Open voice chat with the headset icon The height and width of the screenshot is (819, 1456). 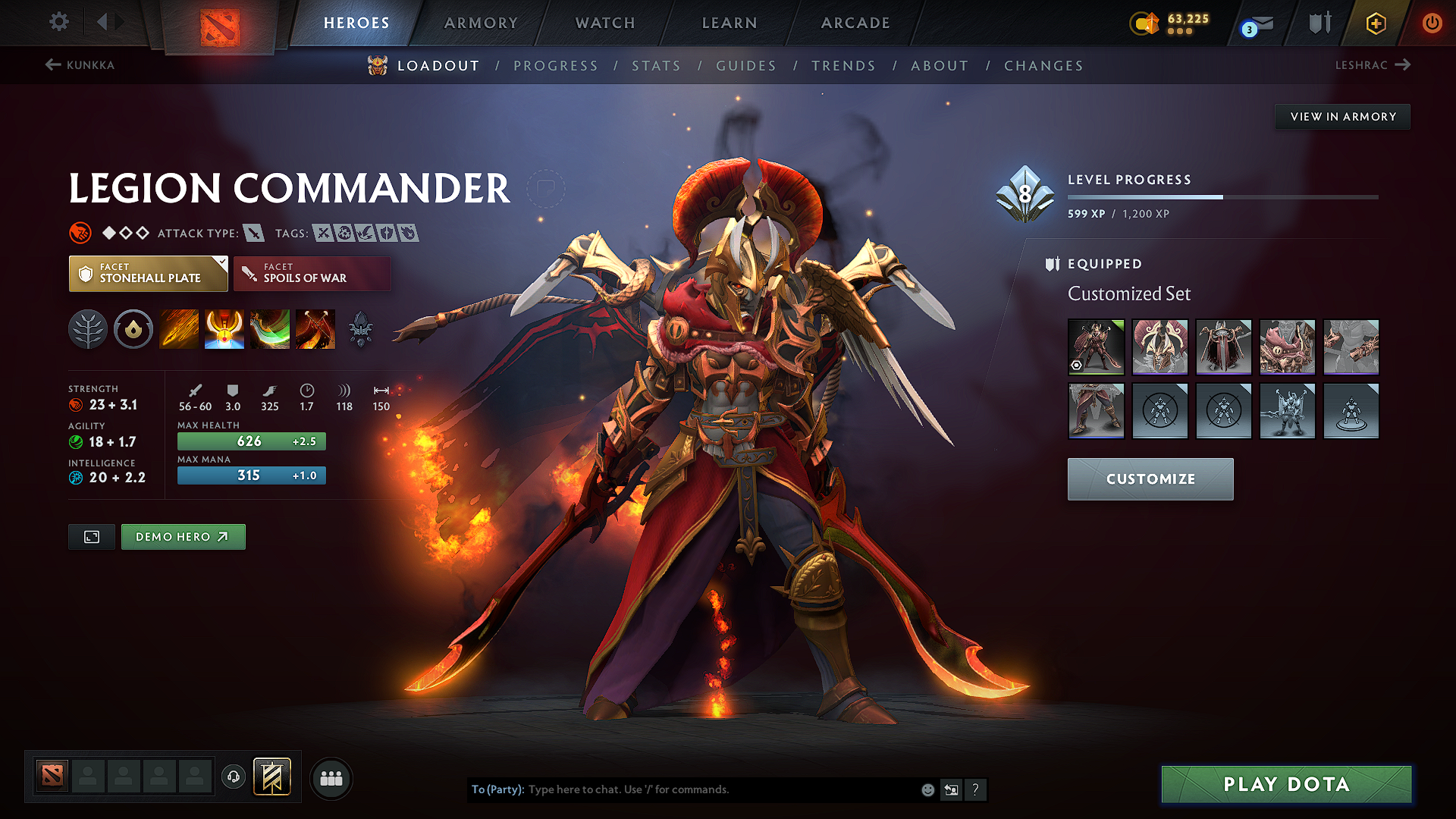[x=234, y=777]
